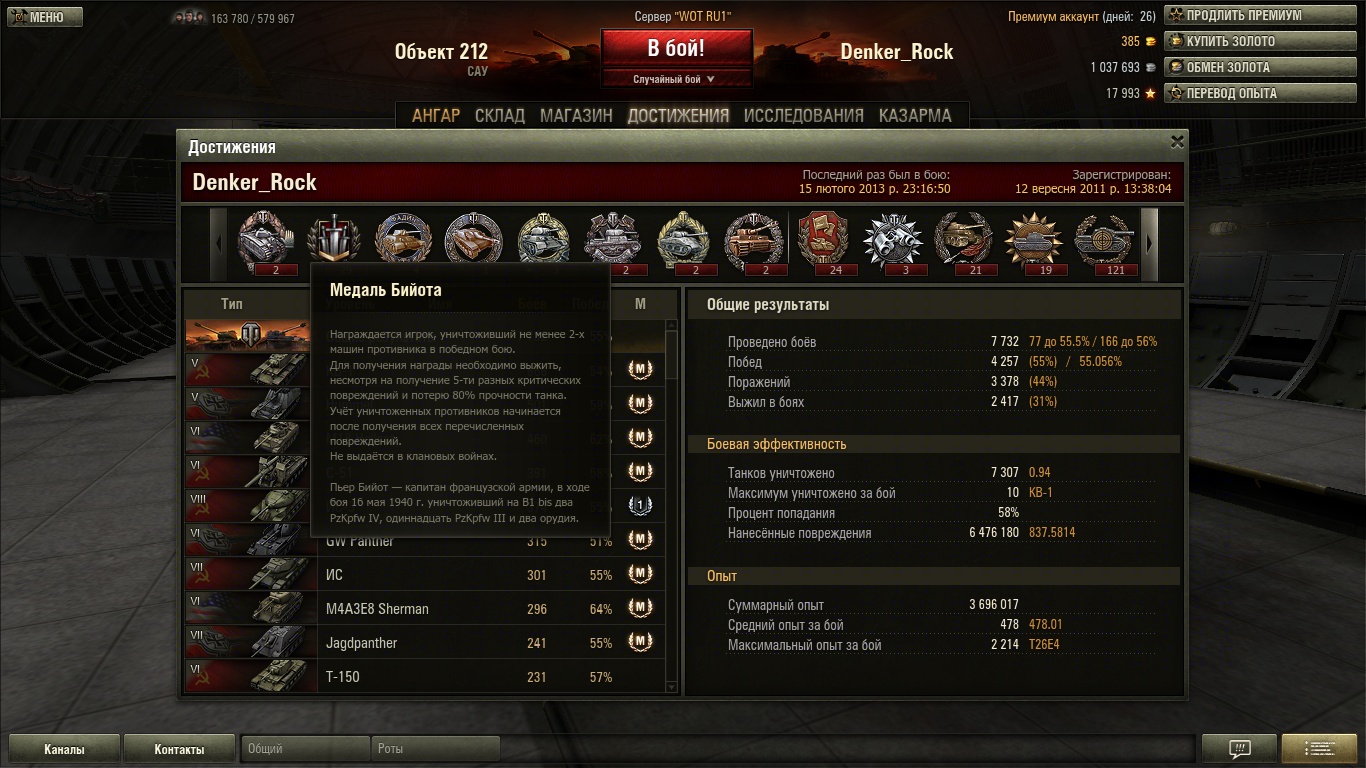Open the Случайный бой battle type dropdown

tap(676, 79)
